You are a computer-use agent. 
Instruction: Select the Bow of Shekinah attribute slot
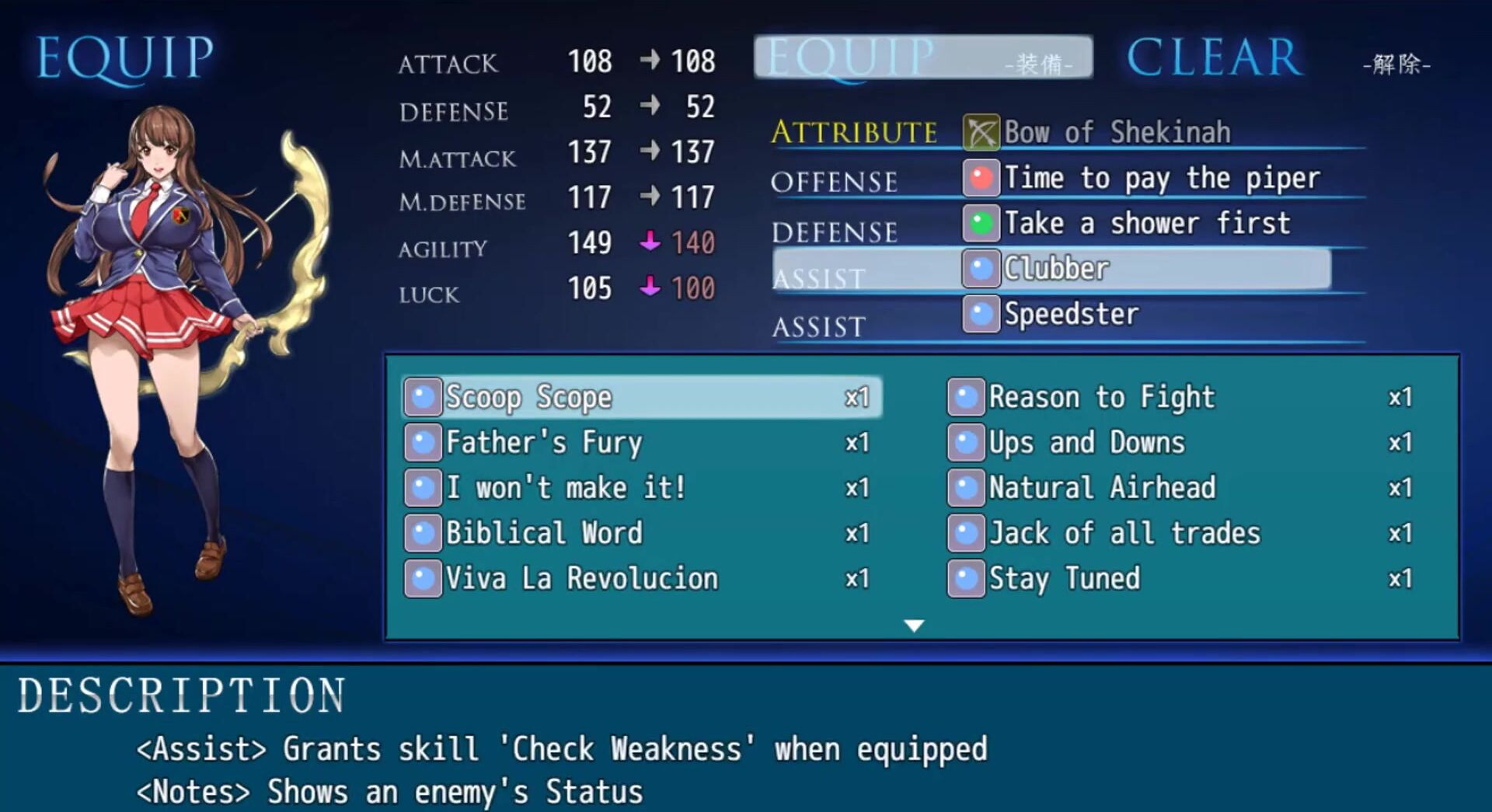pyautogui.click(x=1116, y=132)
